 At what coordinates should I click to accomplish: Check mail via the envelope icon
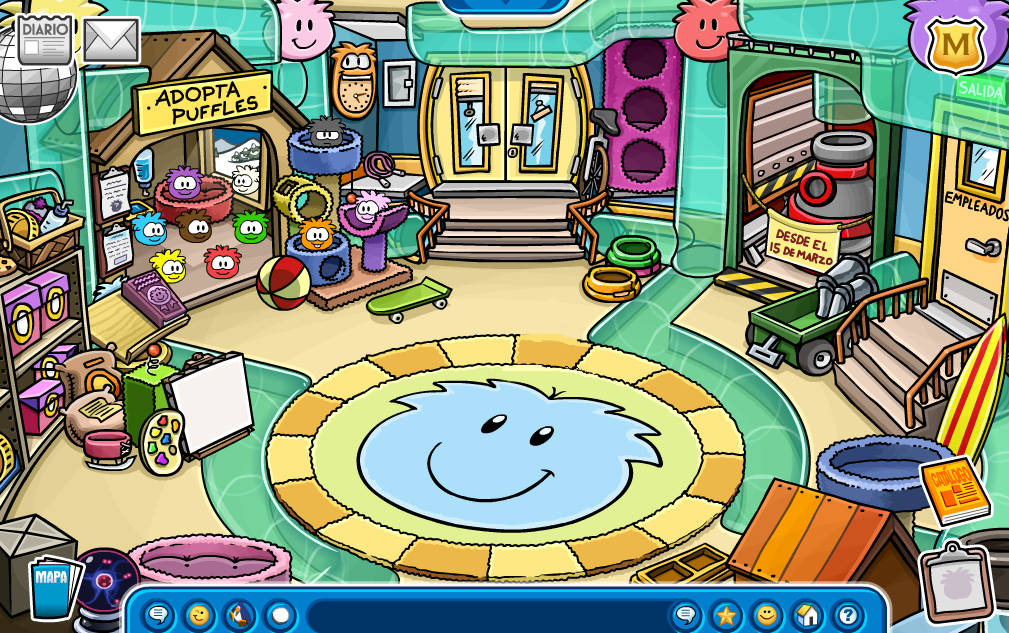point(110,39)
